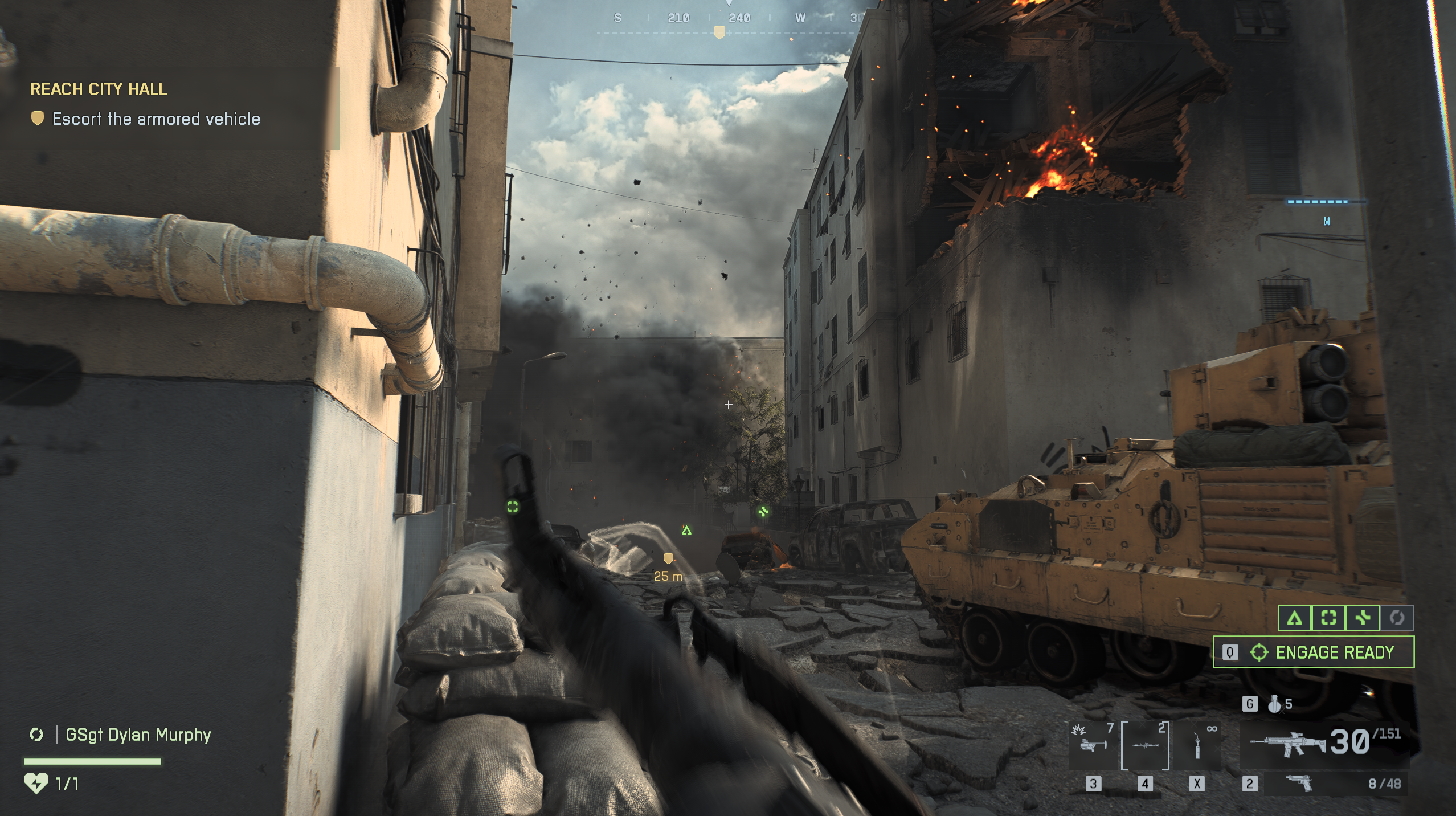Select the frag grenade icon

pos(1274,704)
